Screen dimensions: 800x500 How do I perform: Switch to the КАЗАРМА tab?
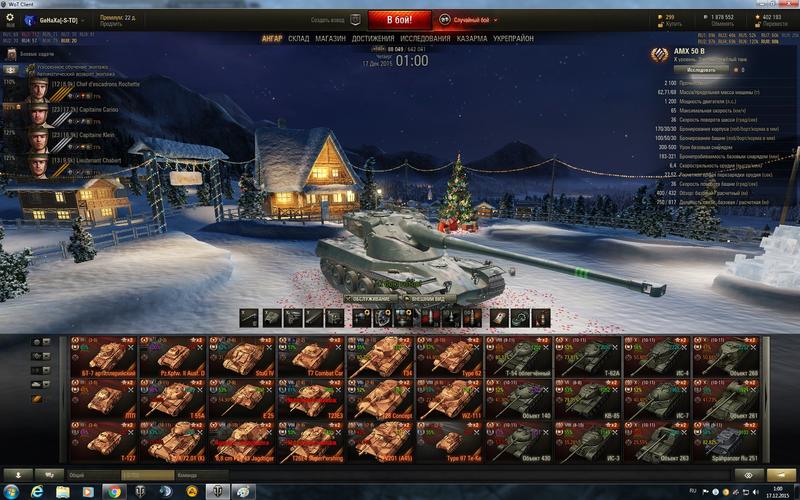pos(472,39)
